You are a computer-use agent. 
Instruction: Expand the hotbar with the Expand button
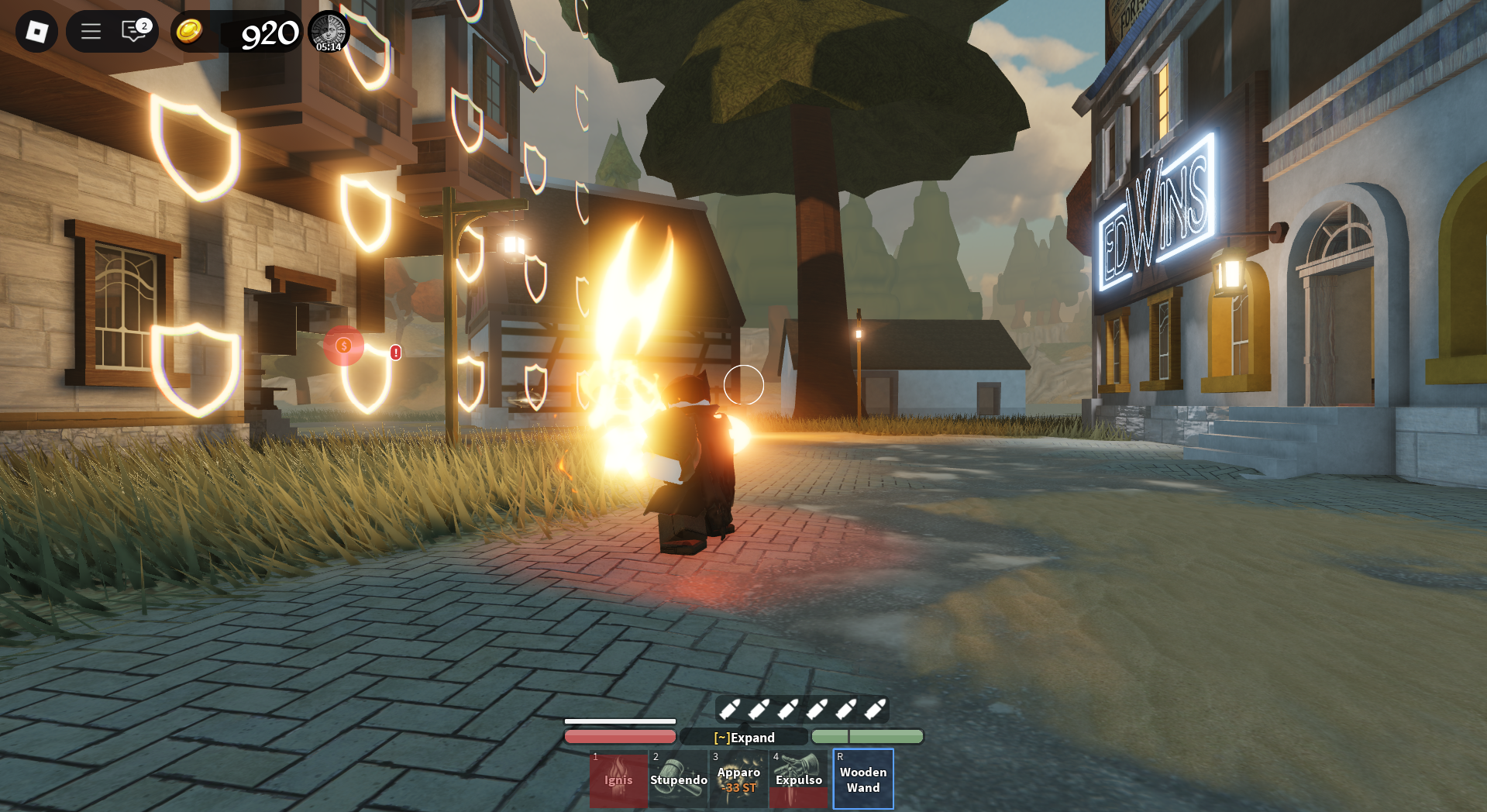pos(744,738)
